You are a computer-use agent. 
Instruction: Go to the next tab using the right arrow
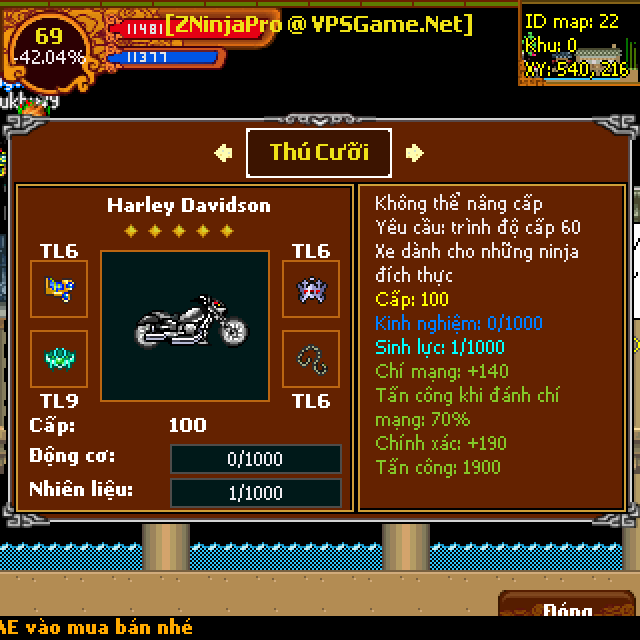(x=415, y=153)
